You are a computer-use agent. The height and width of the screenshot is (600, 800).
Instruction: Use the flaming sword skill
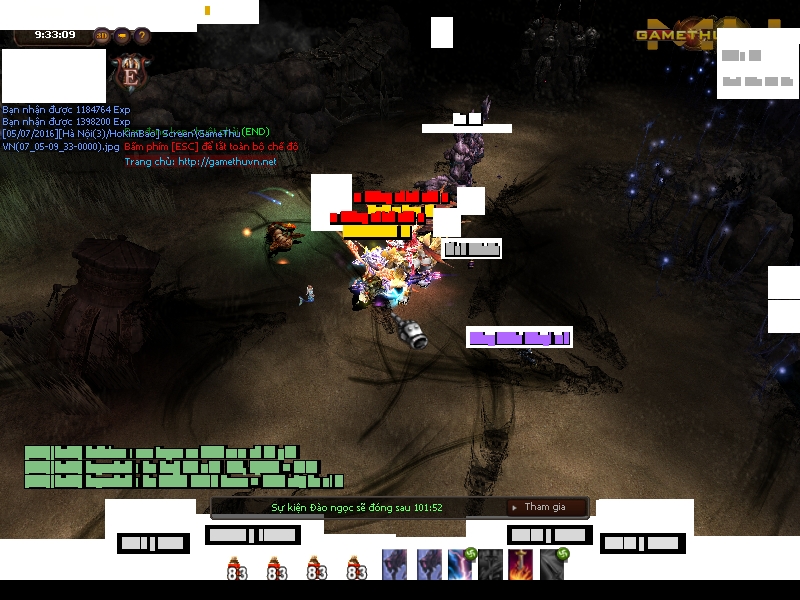point(522,565)
